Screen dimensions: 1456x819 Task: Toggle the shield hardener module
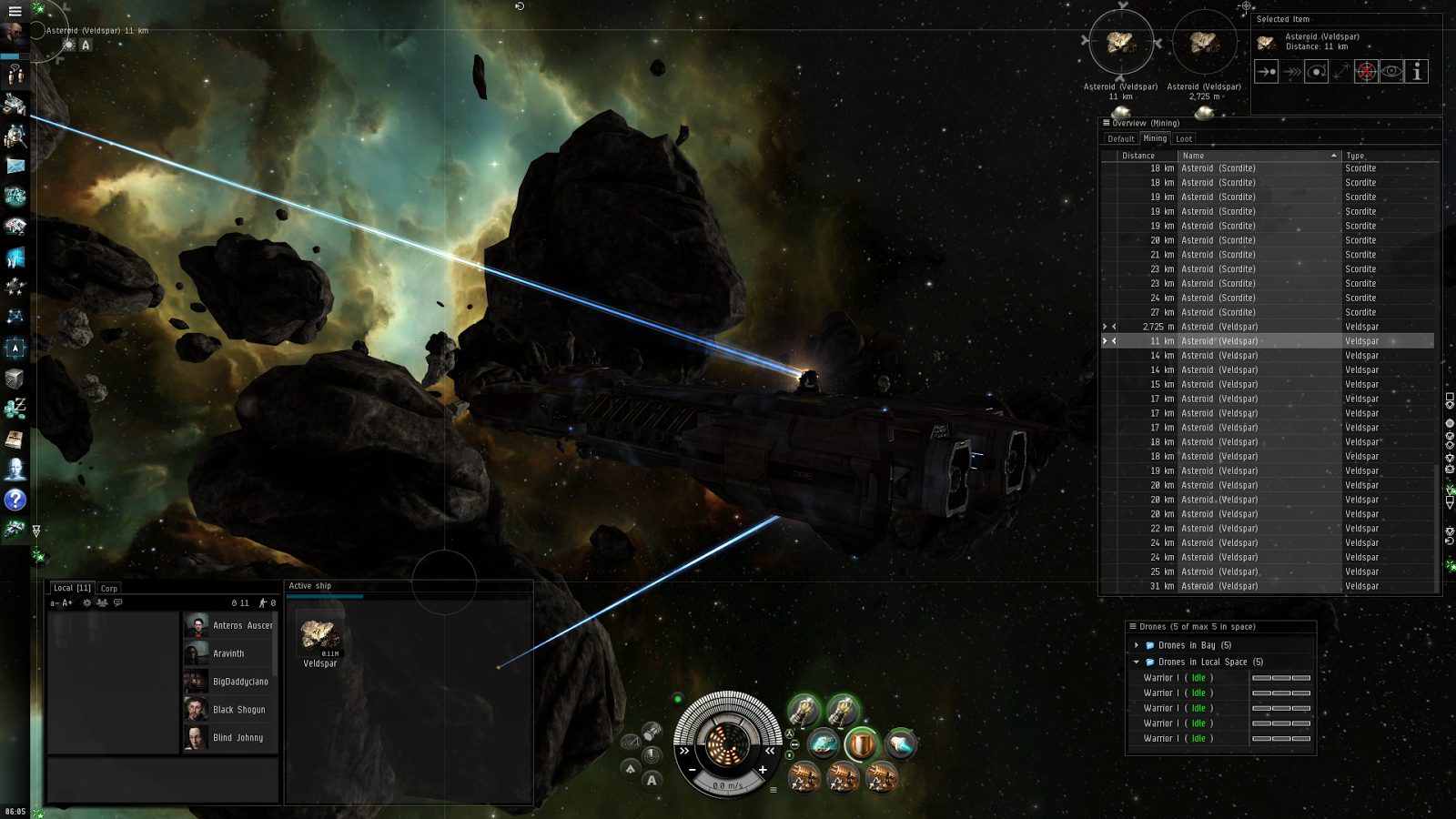(860, 745)
